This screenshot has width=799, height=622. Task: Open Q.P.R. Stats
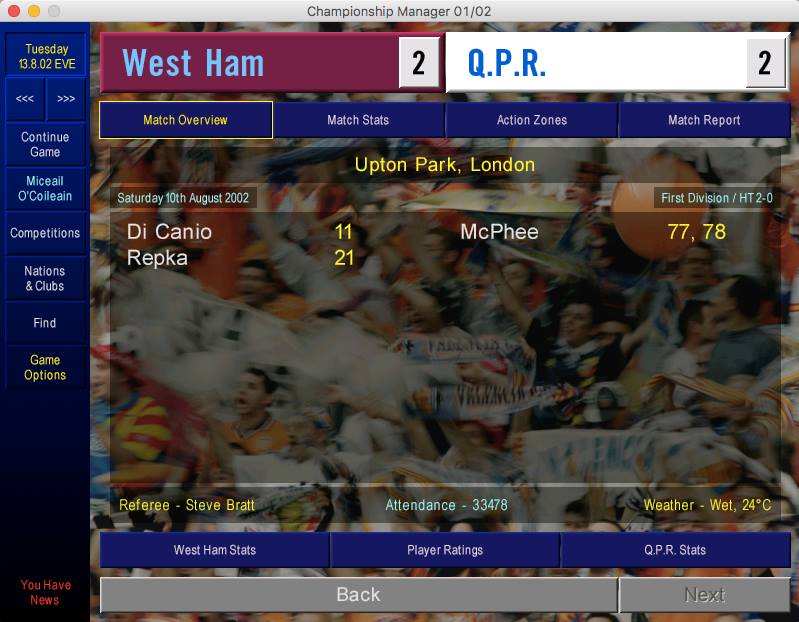(x=675, y=550)
